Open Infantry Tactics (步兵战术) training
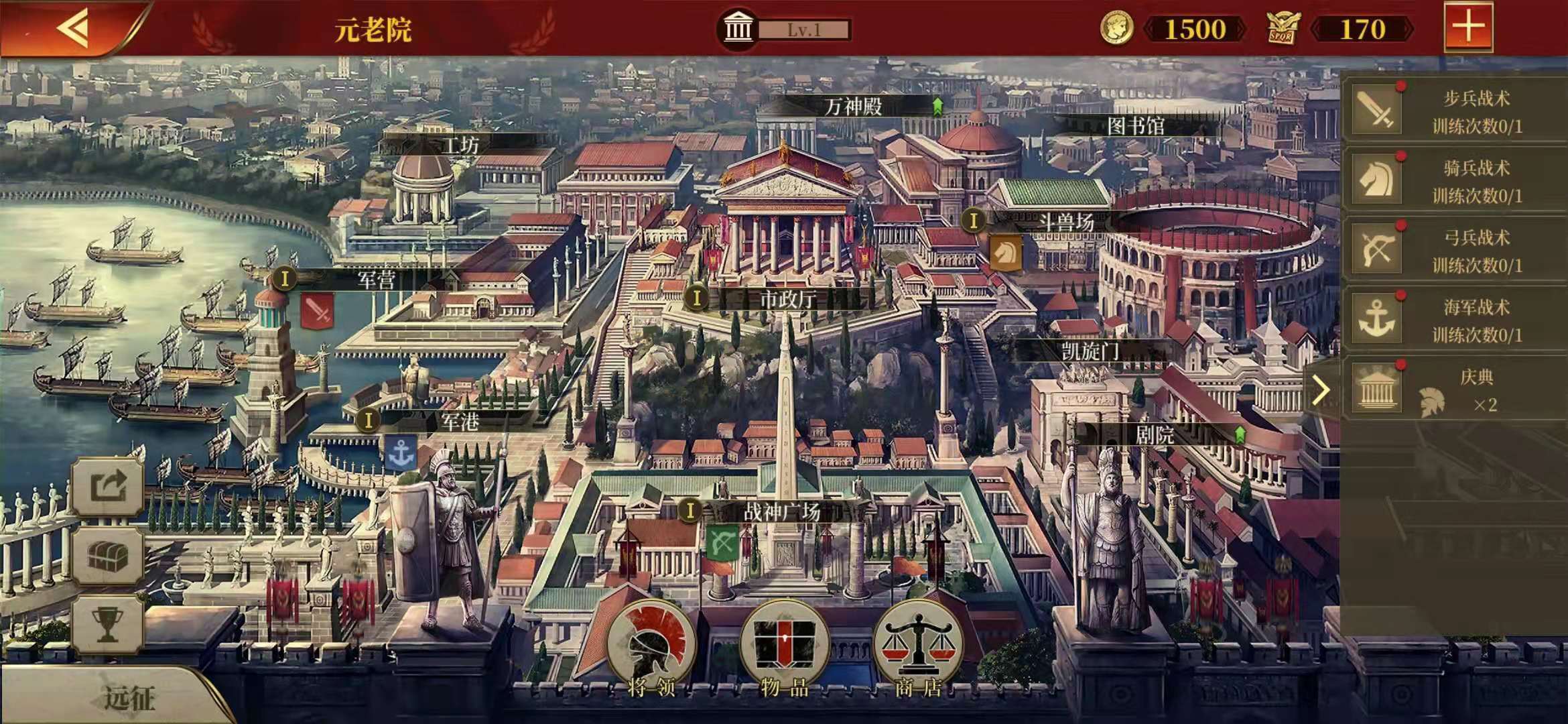The height and width of the screenshot is (724, 1568). (1454, 111)
